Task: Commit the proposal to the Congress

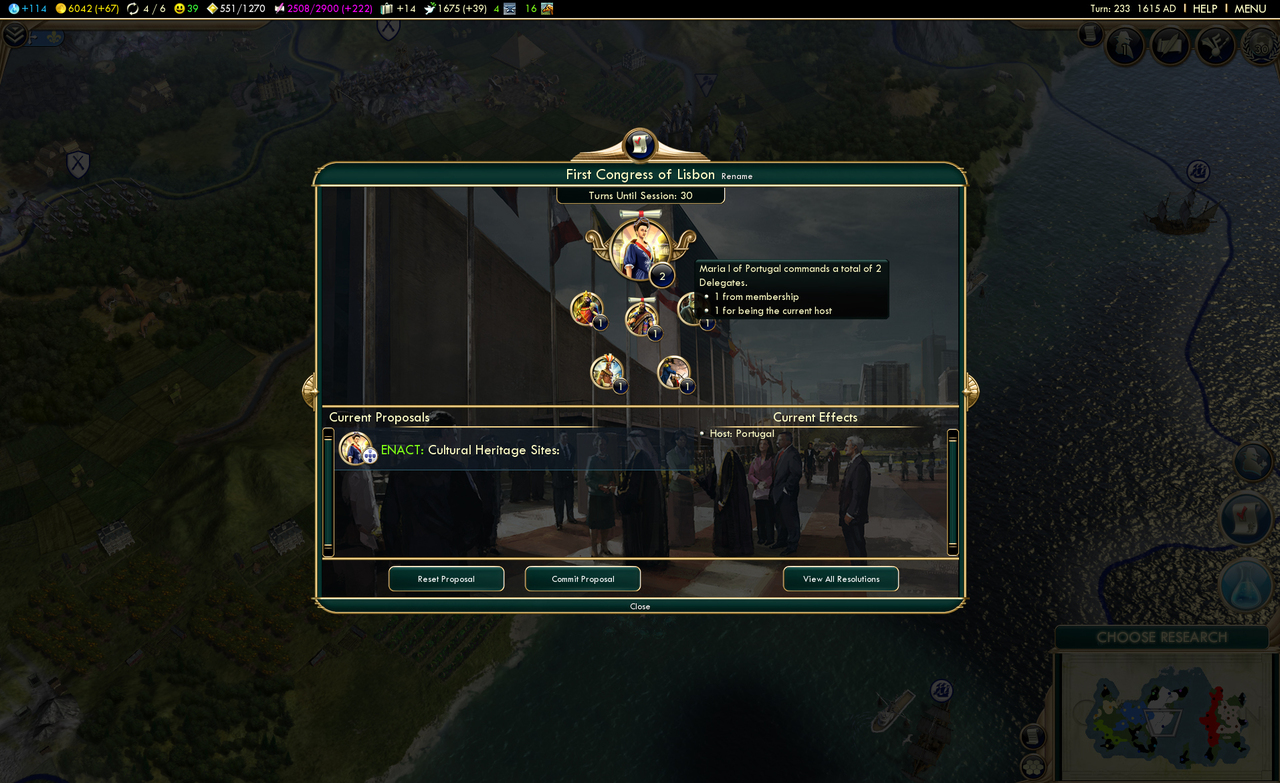Action: tap(583, 579)
